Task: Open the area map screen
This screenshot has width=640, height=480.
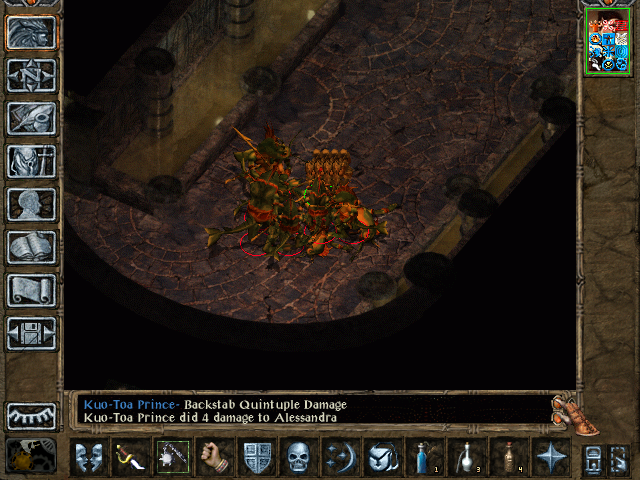Action: point(32,74)
